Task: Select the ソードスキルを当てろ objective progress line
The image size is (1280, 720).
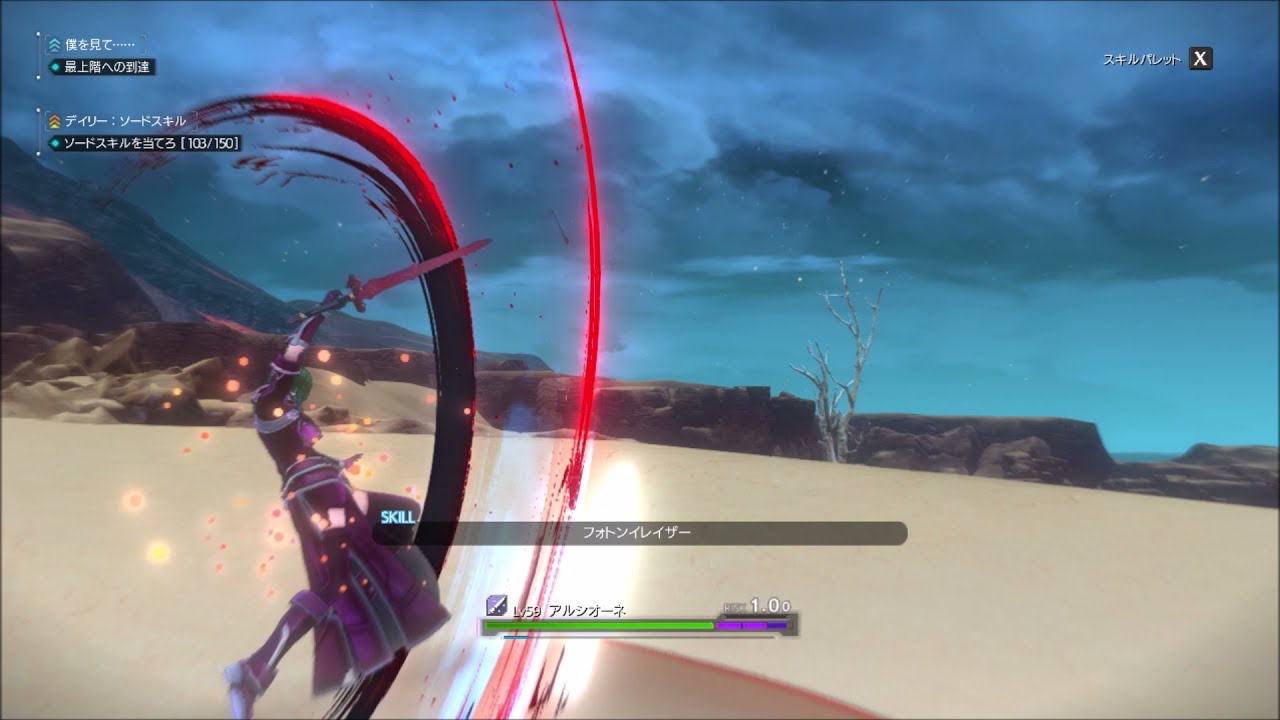Action: click(x=150, y=143)
